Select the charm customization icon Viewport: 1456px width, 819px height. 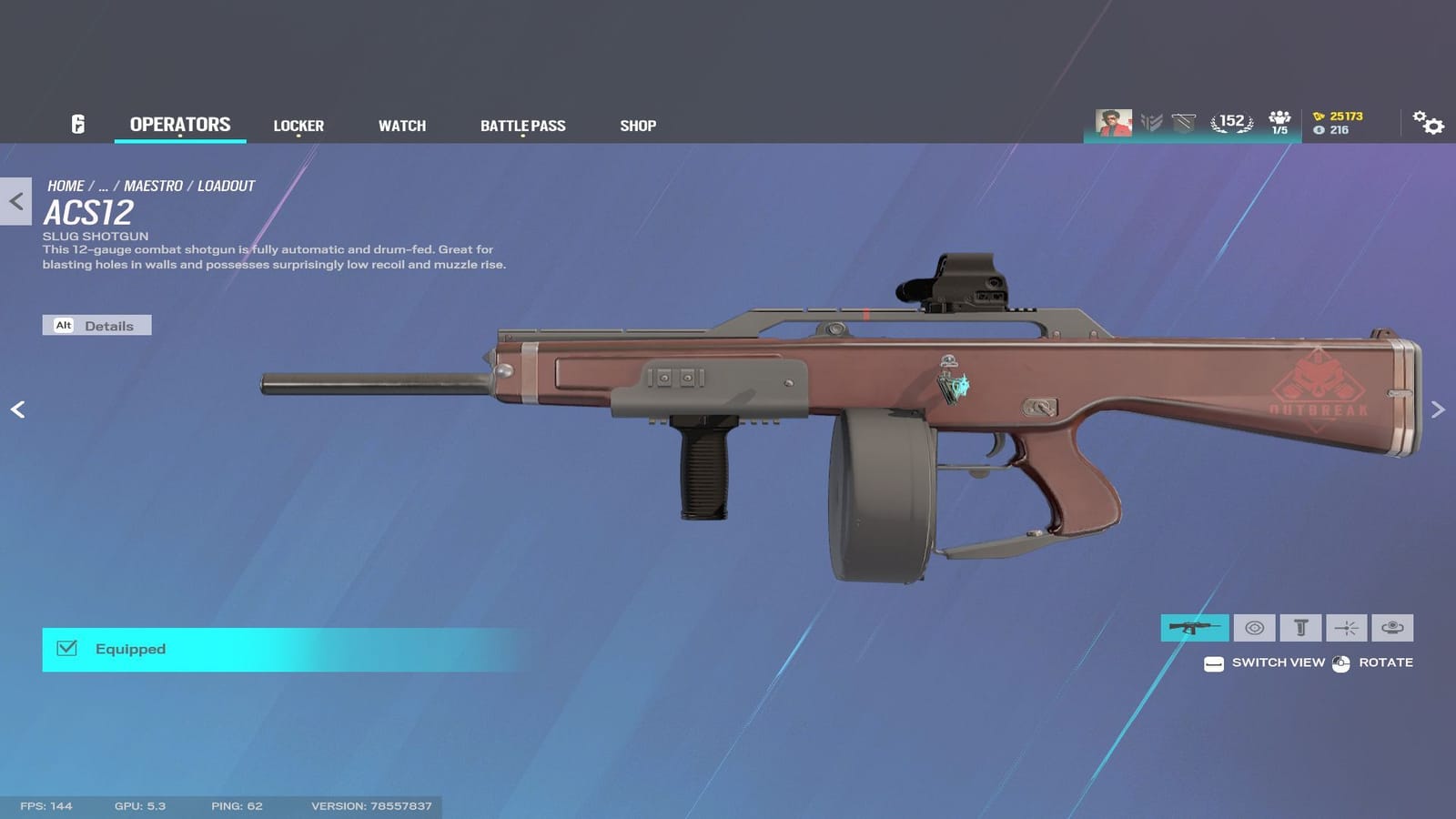click(x=1390, y=628)
